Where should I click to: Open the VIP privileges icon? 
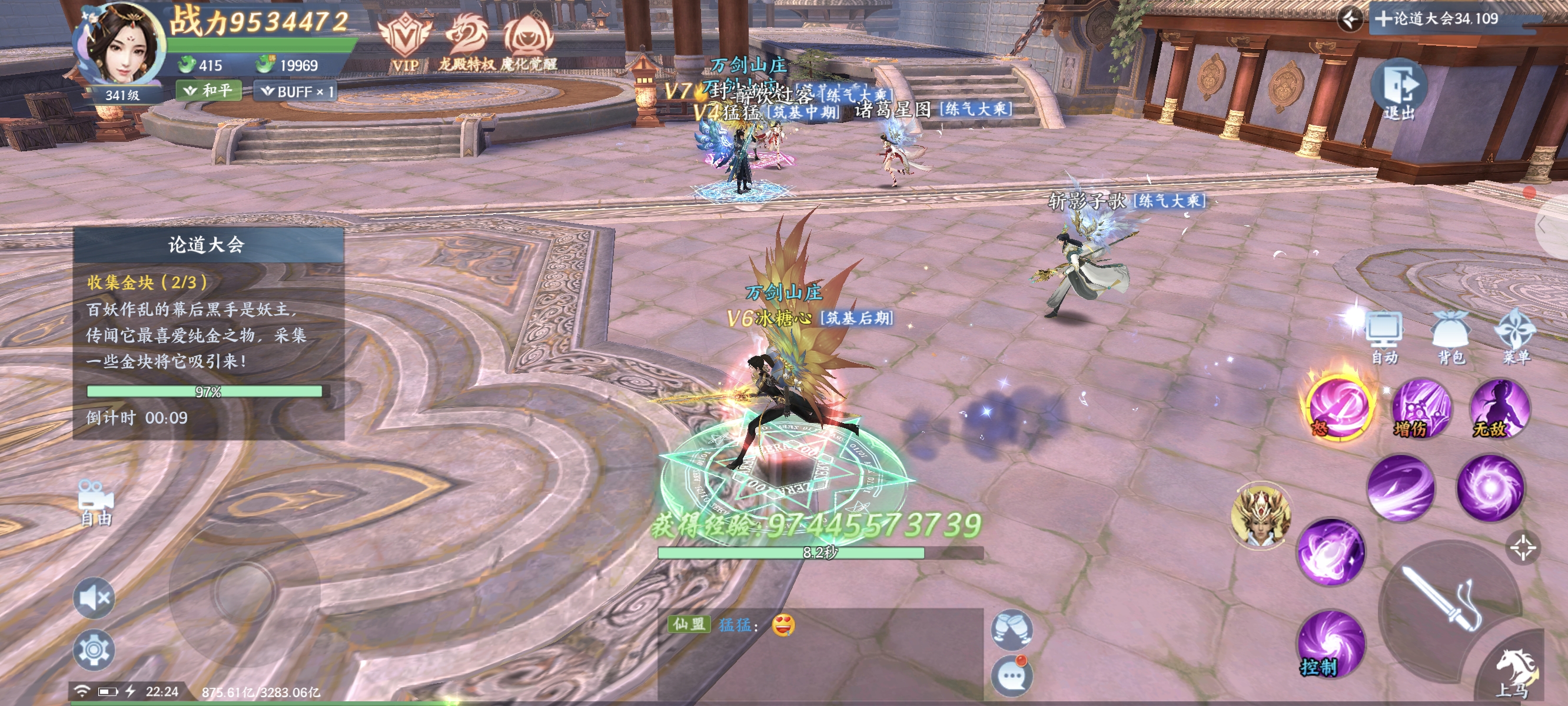(x=404, y=42)
